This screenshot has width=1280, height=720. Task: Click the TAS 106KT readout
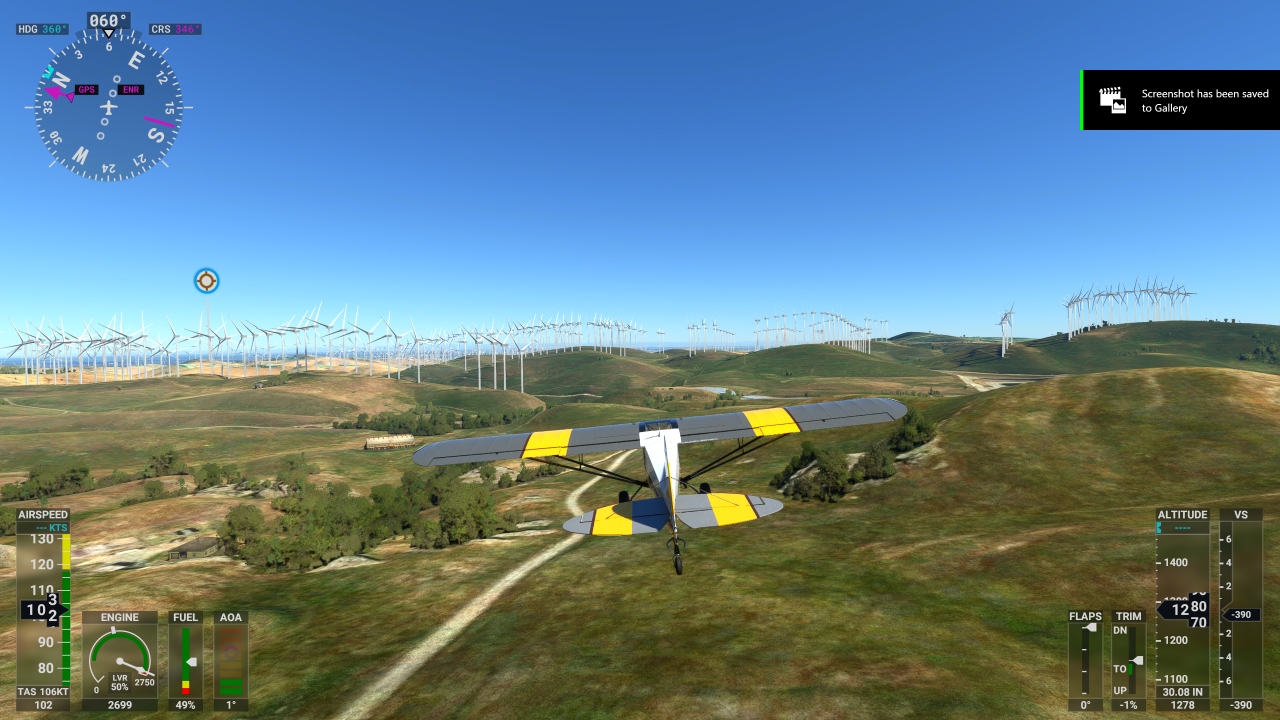tap(42, 691)
